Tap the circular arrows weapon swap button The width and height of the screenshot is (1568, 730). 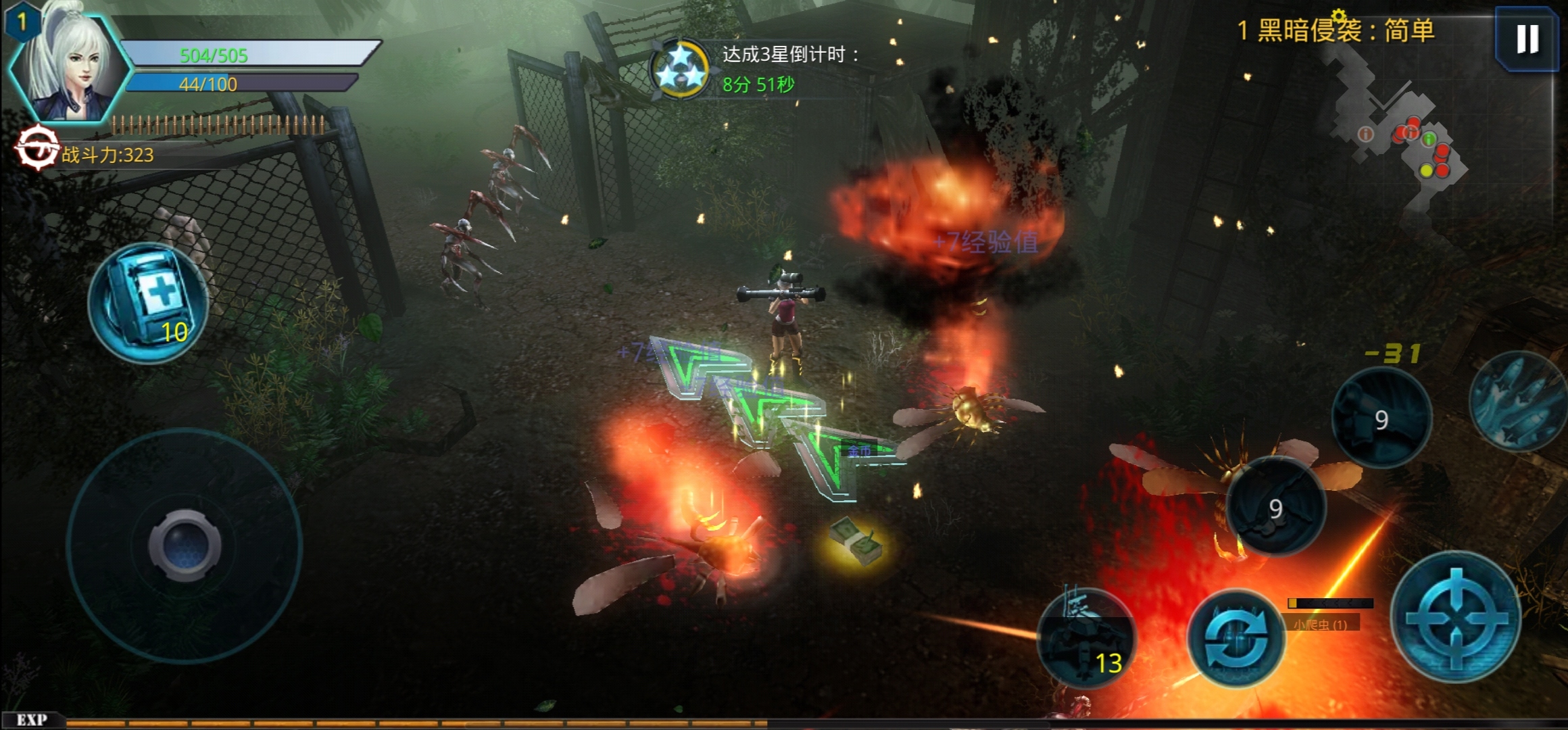[1236, 638]
